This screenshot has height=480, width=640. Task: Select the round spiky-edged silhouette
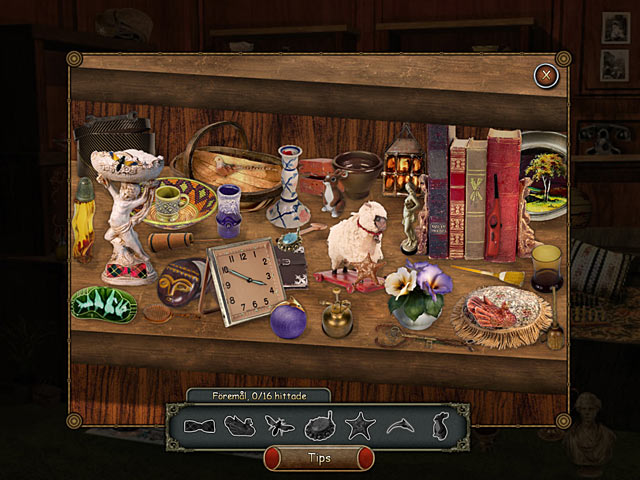point(319,427)
